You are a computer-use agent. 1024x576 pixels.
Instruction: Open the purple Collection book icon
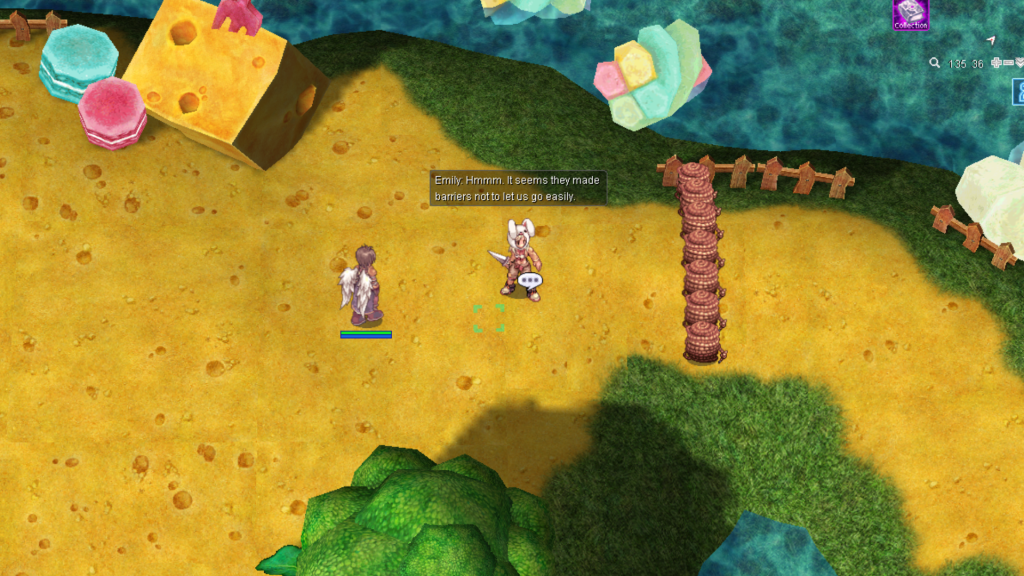(910, 13)
